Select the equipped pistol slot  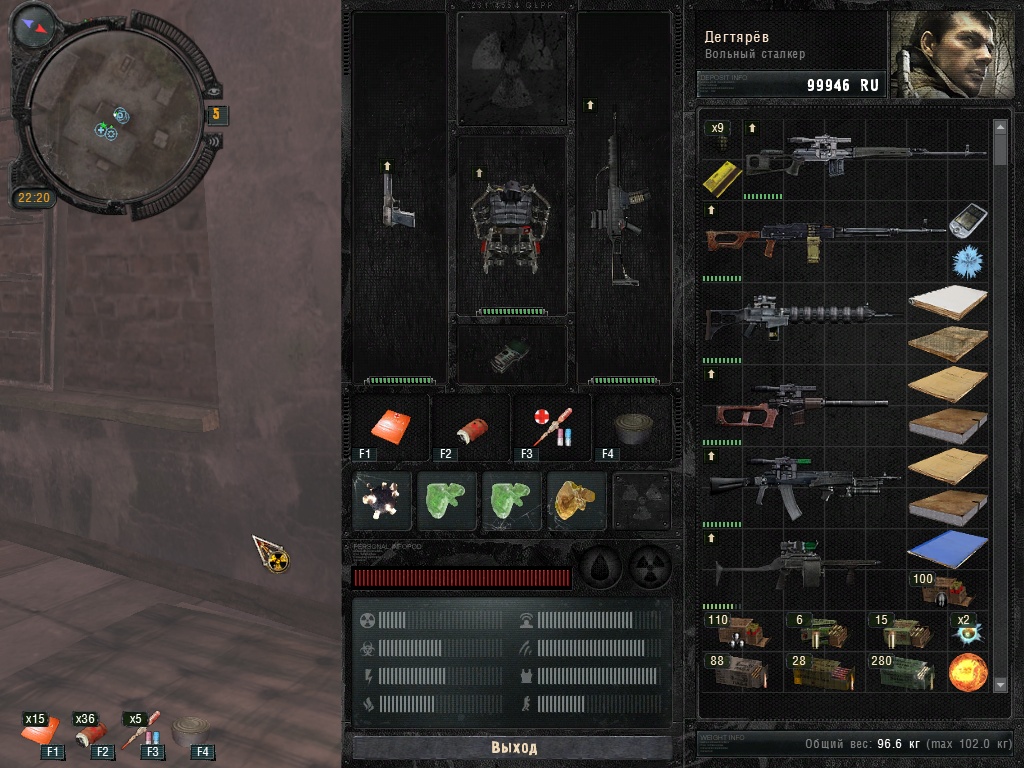tap(398, 200)
